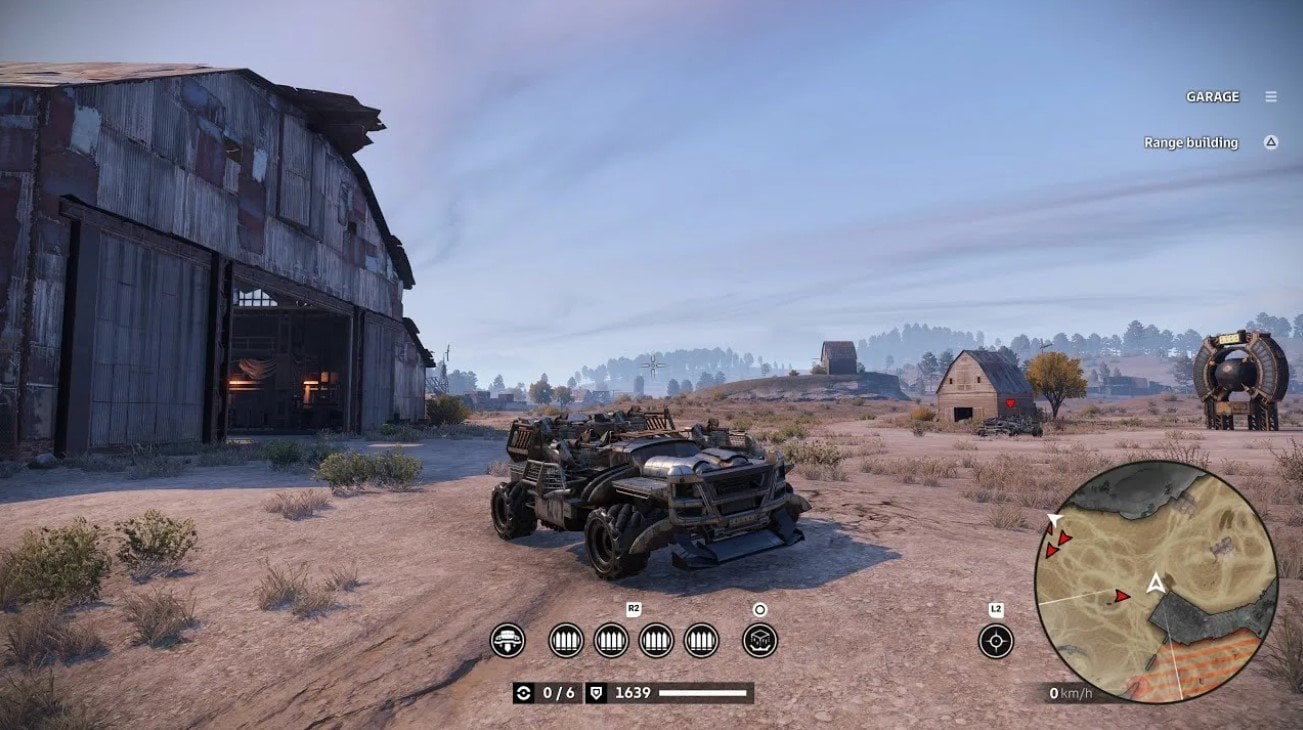Click the Range building option
Screen dimensions: 1303x730
(x=1192, y=142)
